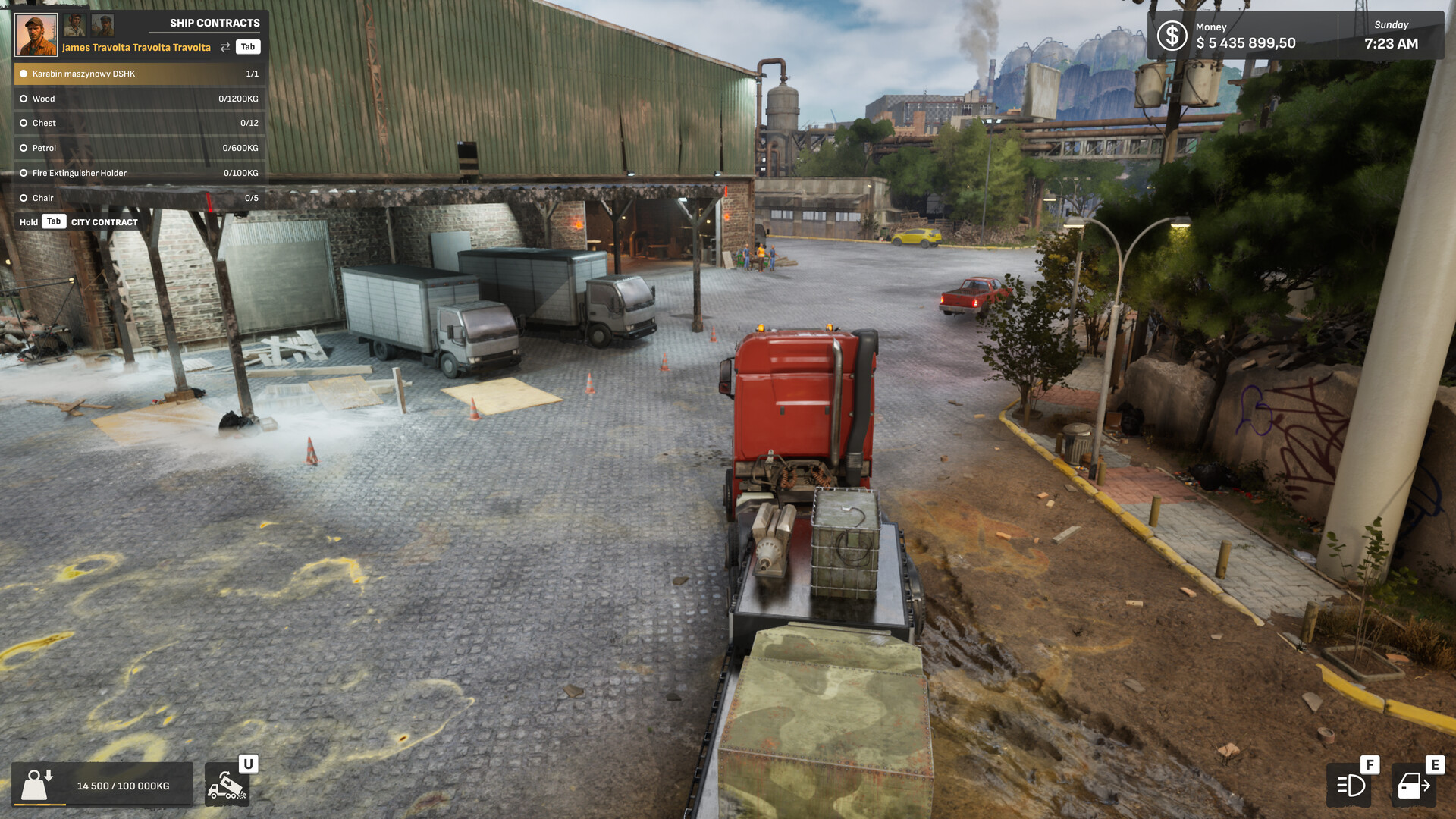Toggle the Petrol contract tracking circle
The height and width of the screenshot is (819, 1456).
pos(24,148)
